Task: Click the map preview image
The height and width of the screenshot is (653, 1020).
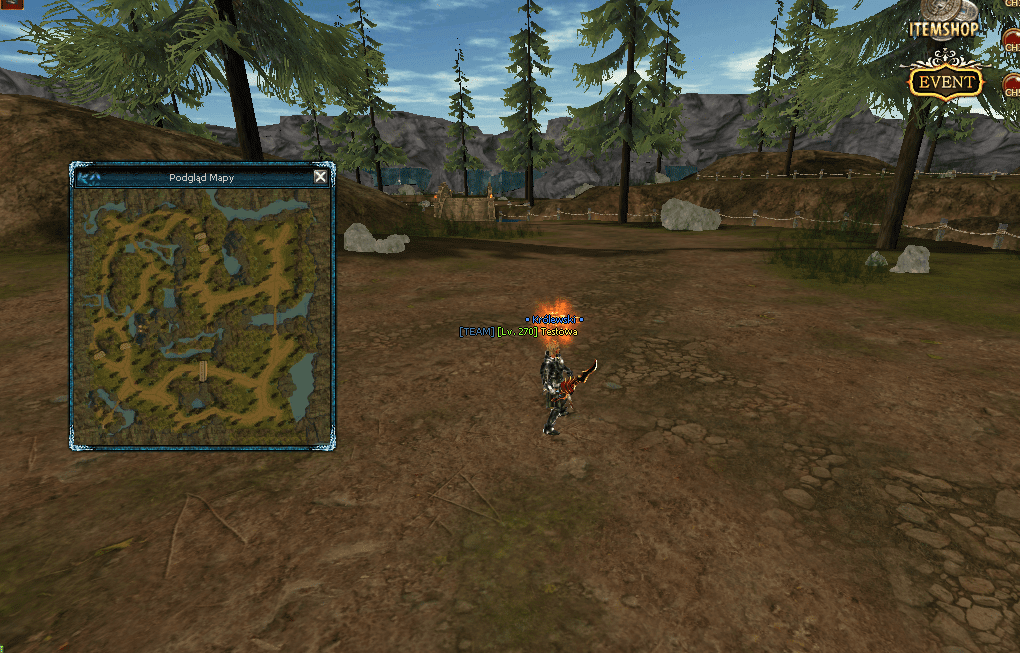Action: pyautogui.click(x=202, y=316)
